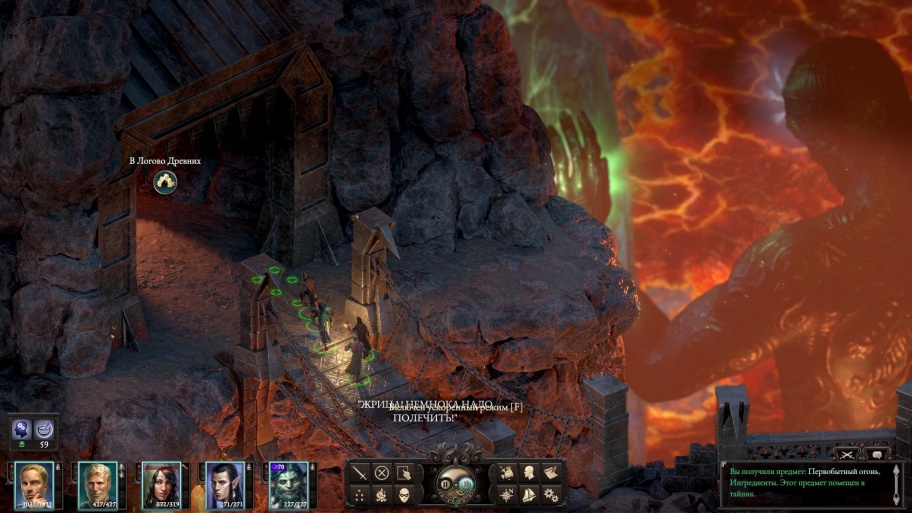912x513 pixels.
Task: Open the options gears icon
Action: click(x=549, y=494)
